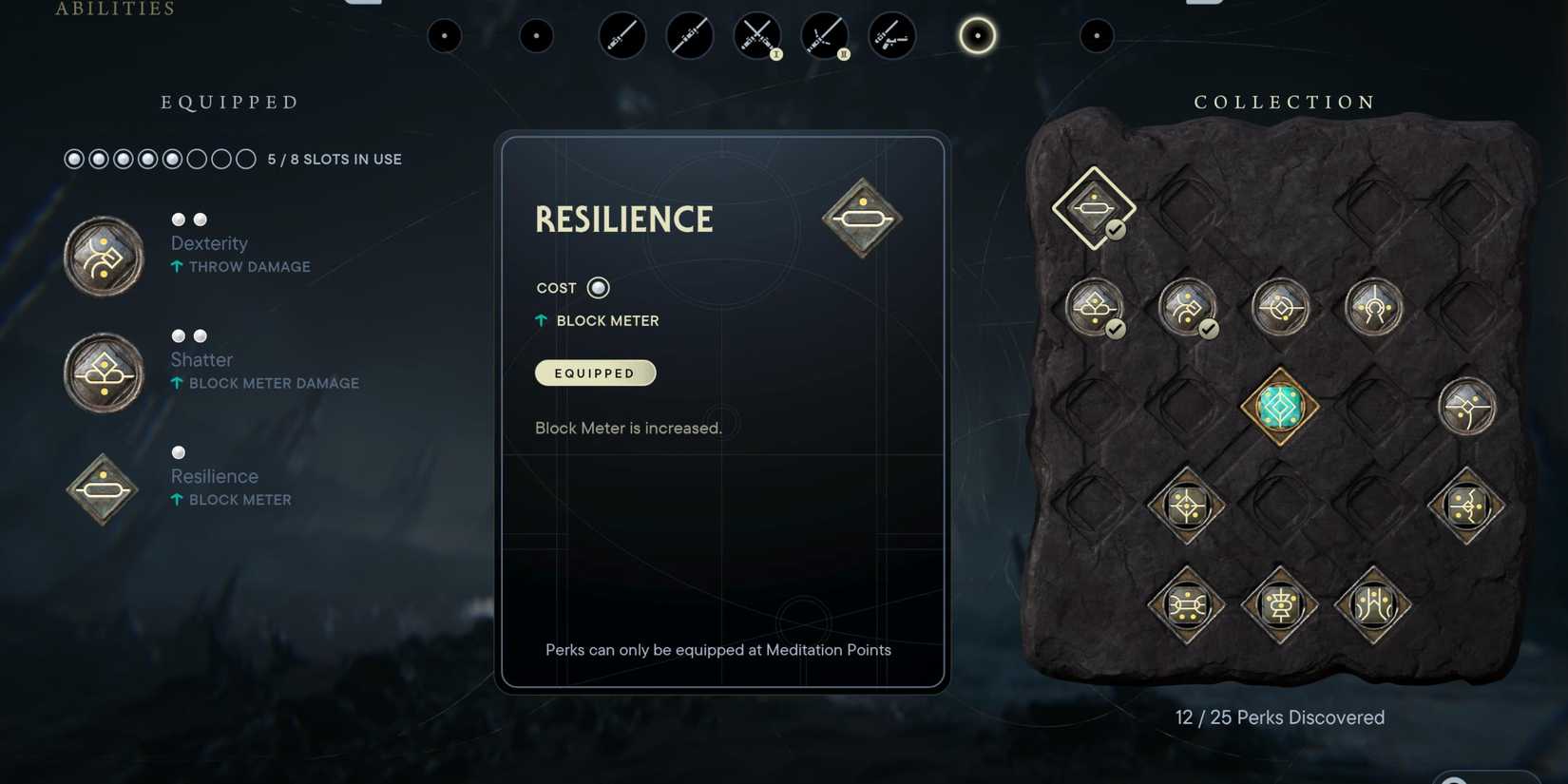Open the leftmost ability tab at the top
Viewport: 1568px width, 784px height.
pyautogui.click(x=445, y=35)
